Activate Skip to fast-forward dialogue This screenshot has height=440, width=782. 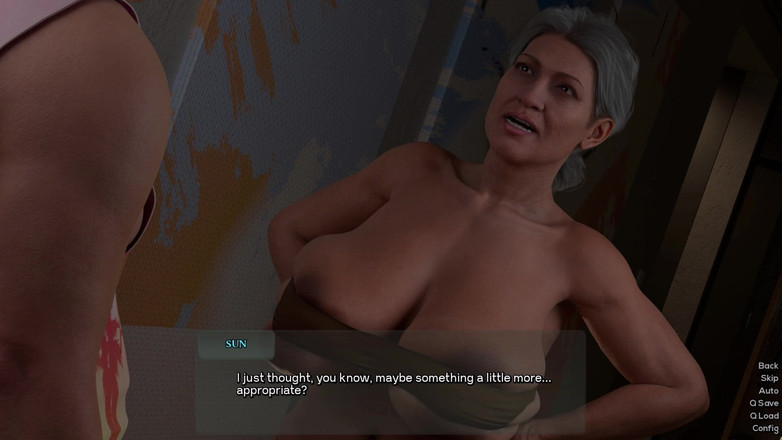coord(768,379)
